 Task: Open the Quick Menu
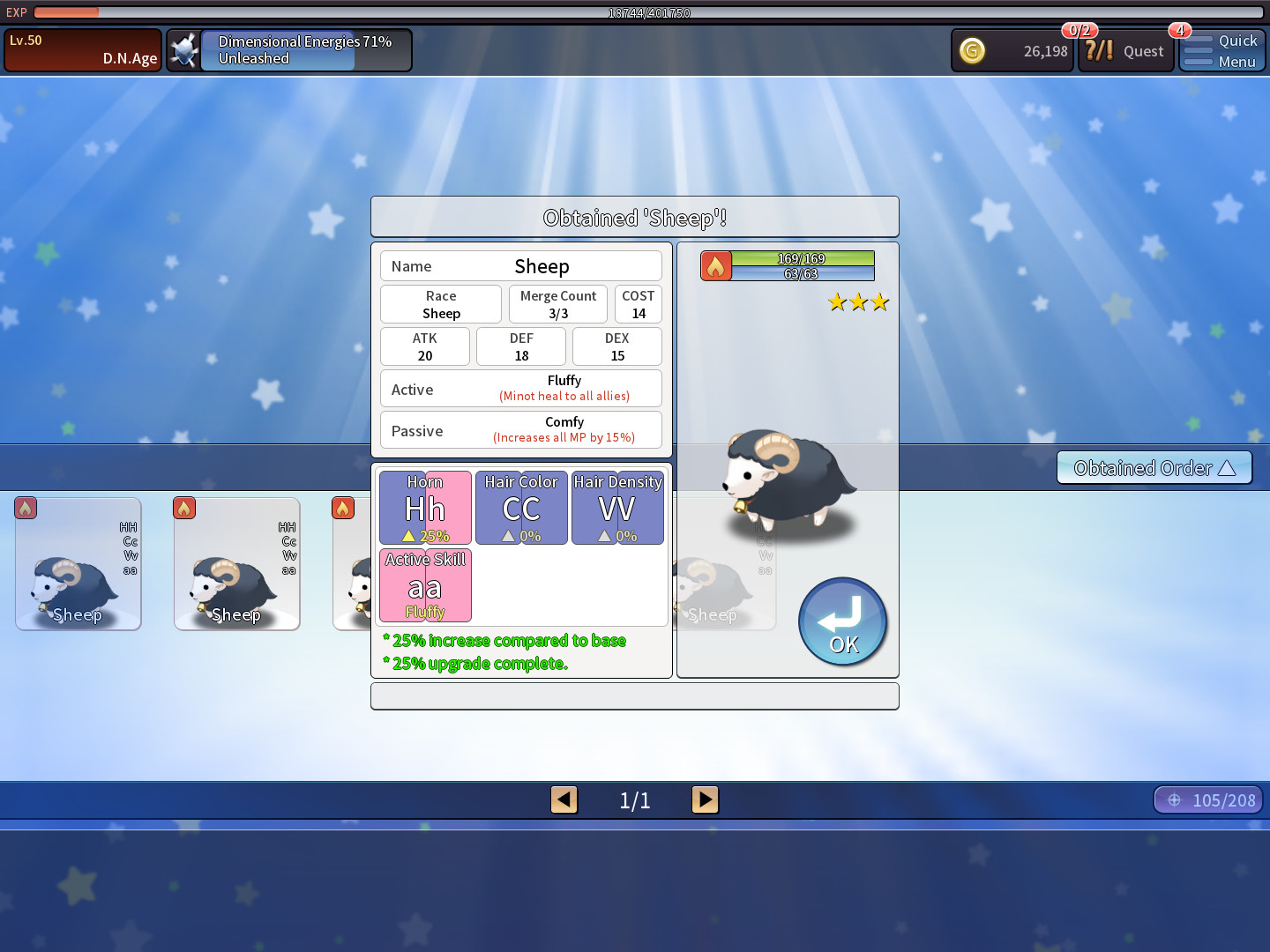point(1222,50)
